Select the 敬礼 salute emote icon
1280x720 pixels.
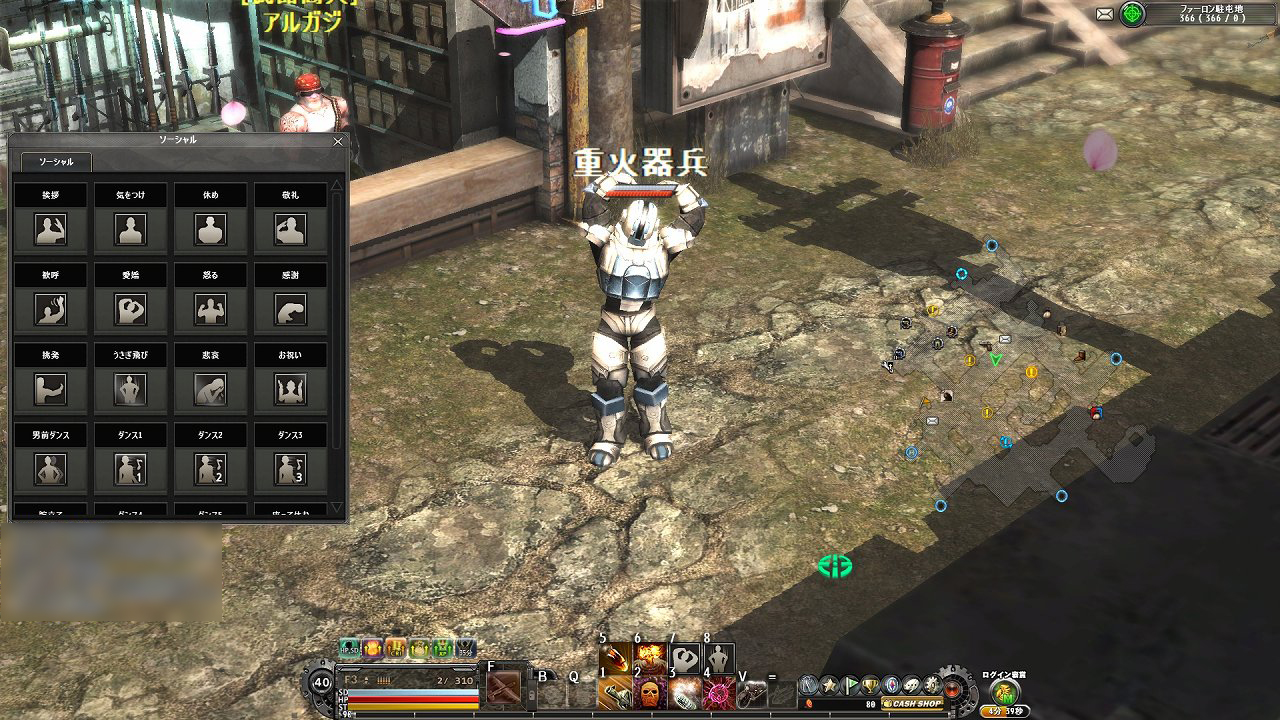290,230
